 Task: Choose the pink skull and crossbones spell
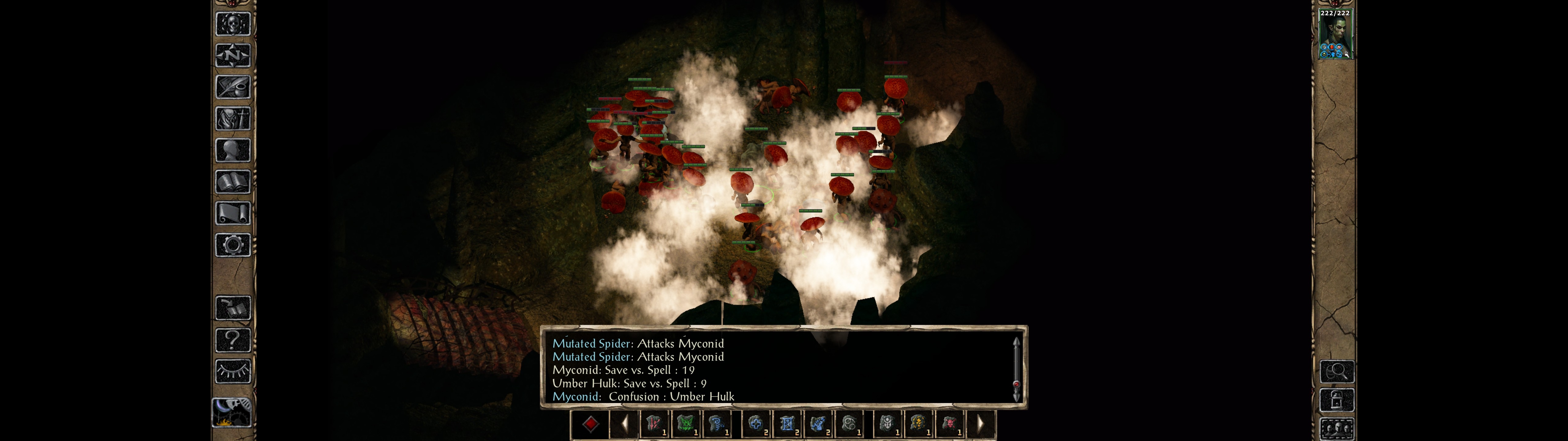pyautogui.click(x=949, y=423)
